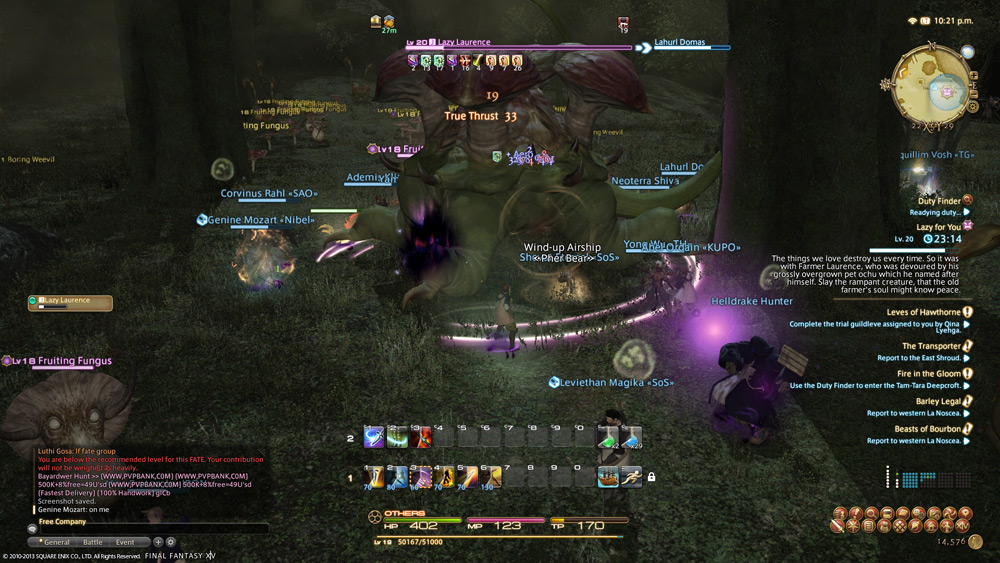
Task: Open chat log settings gear
Action: pyautogui.click(x=170, y=542)
